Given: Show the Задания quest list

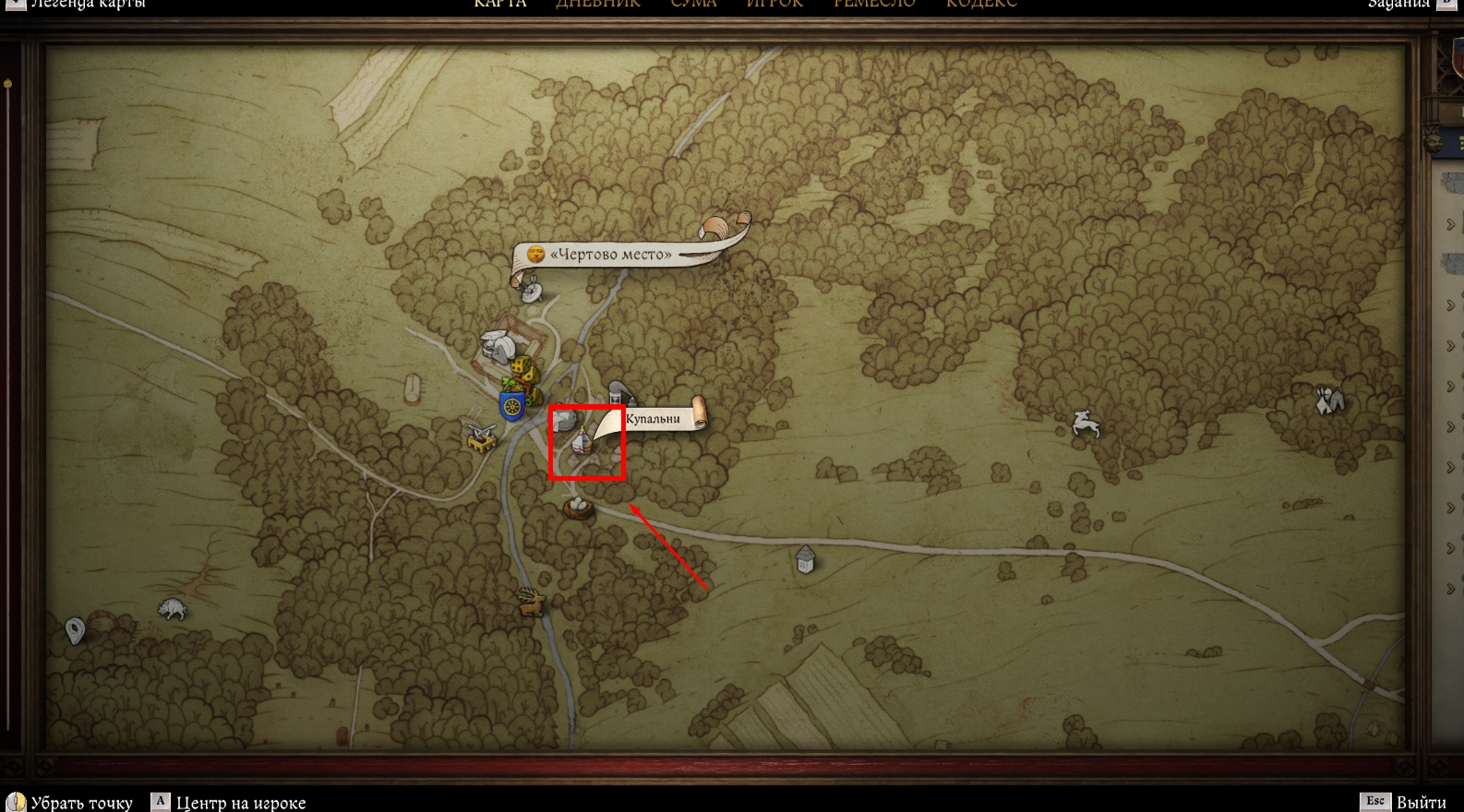Looking at the screenshot, I should (1398, 4).
